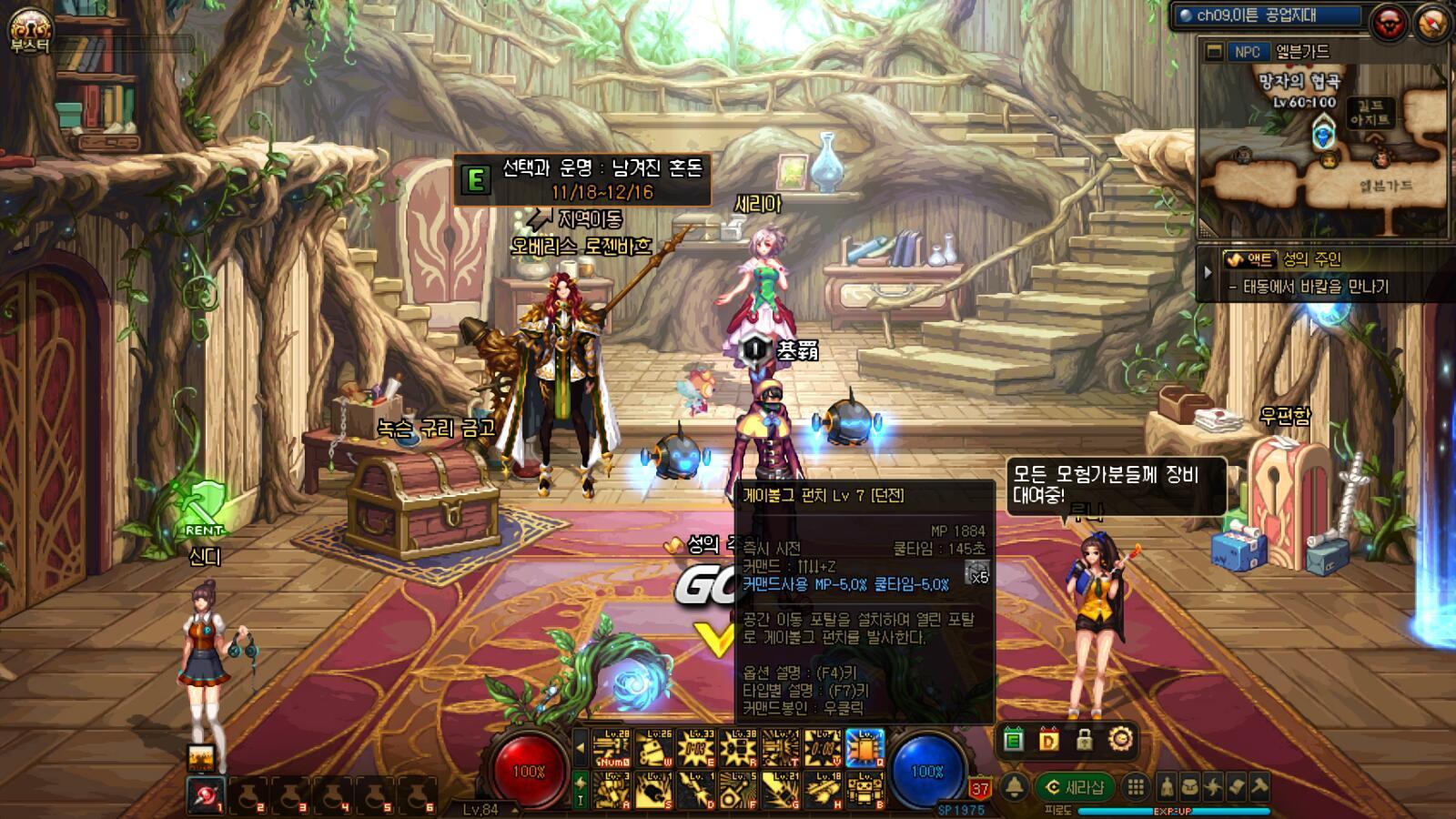Activate the highlighted Q skill slot
The height and width of the screenshot is (819, 1456).
[864, 748]
